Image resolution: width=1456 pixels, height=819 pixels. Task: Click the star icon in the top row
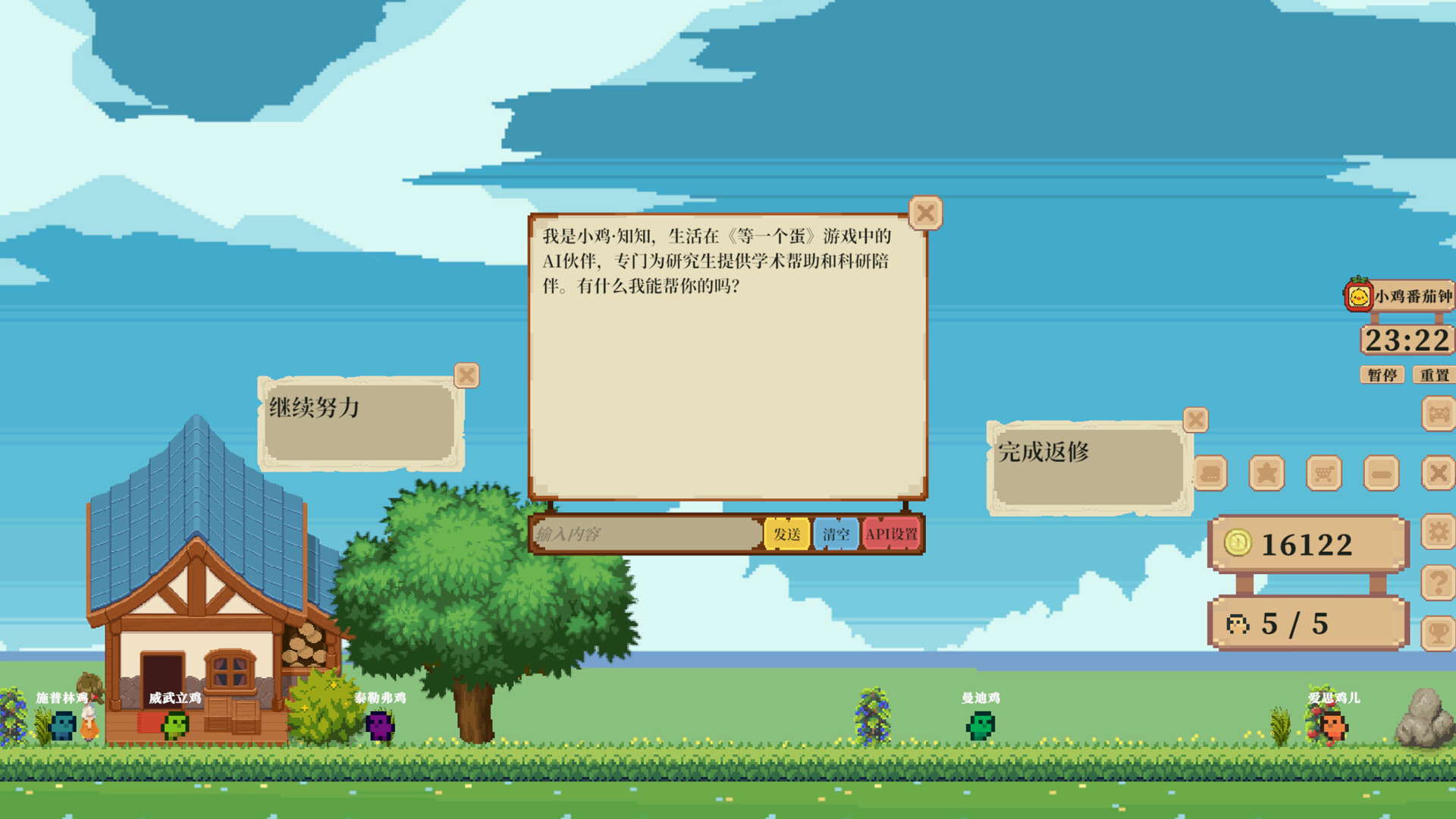pos(1266,474)
